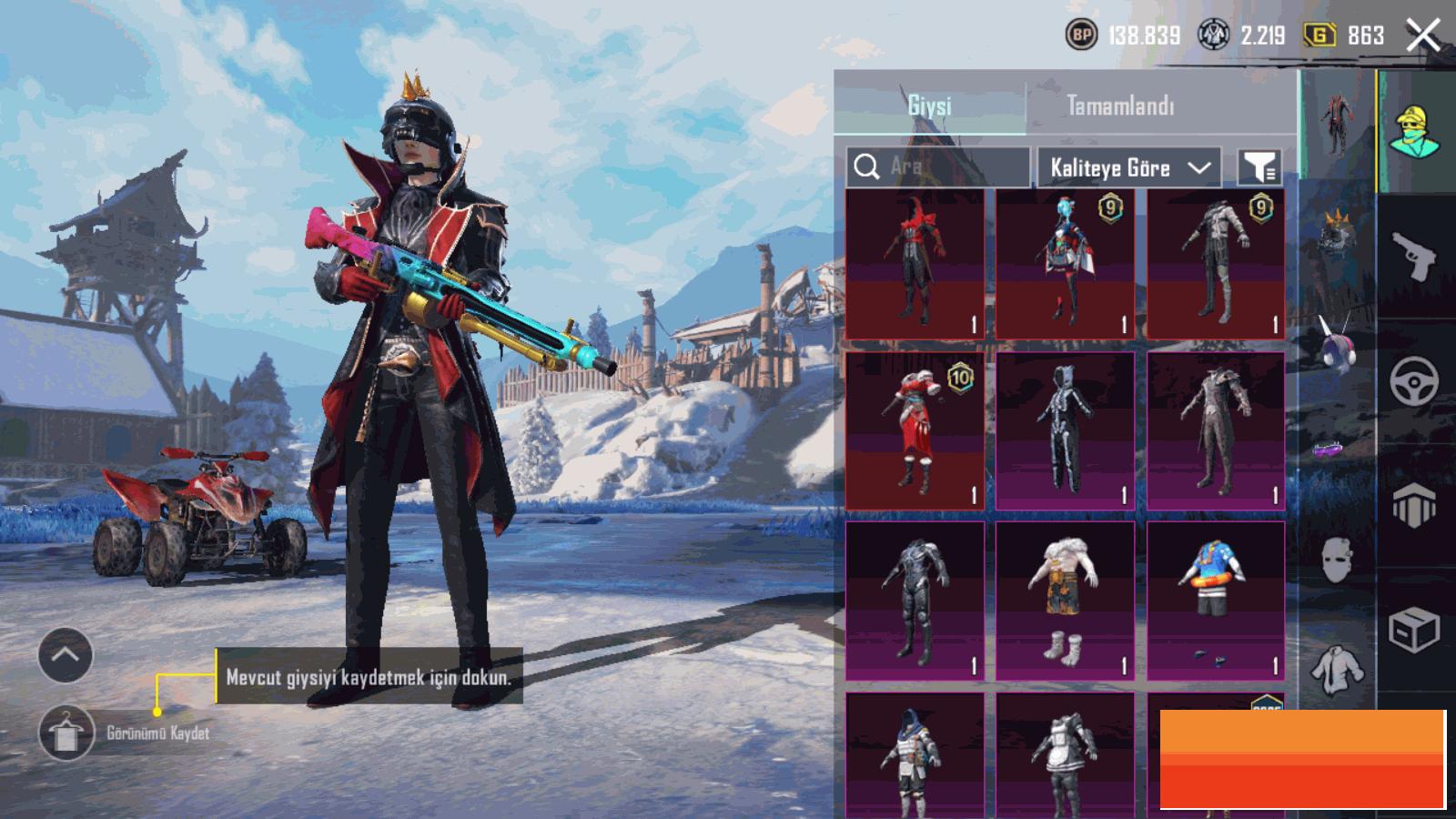Open the parachute category
The height and width of the screenshot is (819, 1456).
[1414, 505]
